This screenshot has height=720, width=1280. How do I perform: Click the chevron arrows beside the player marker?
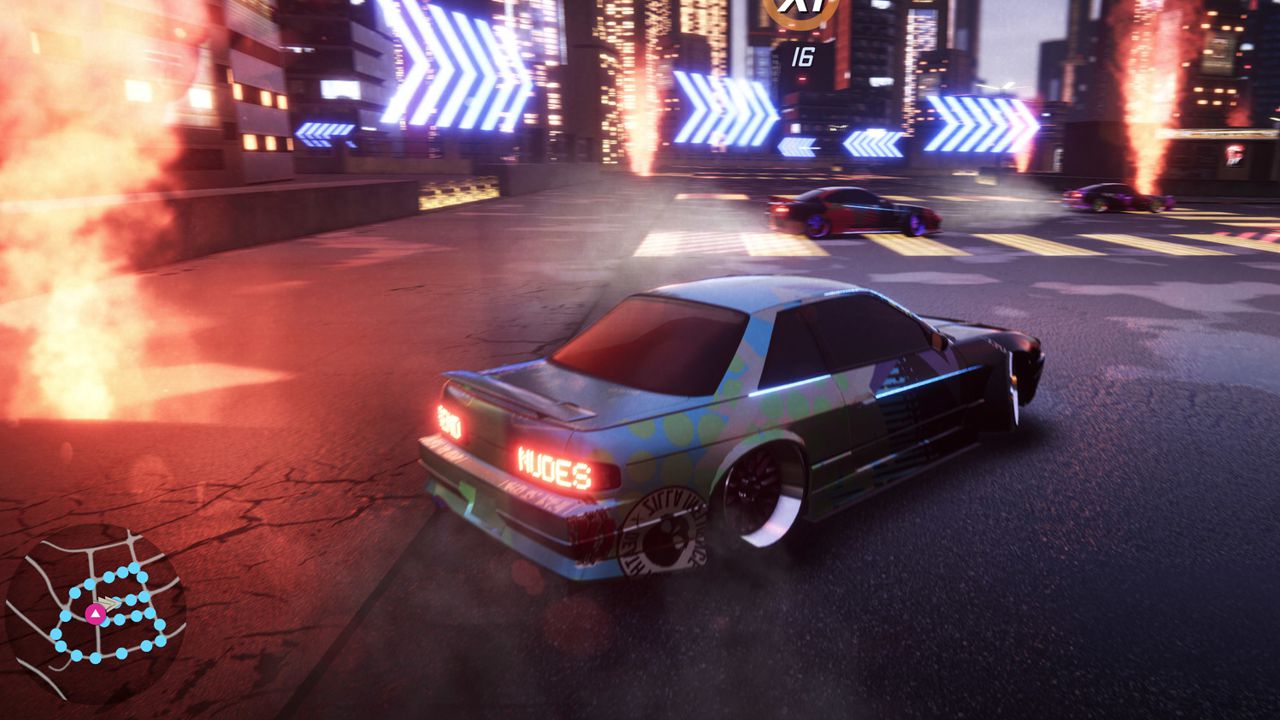[108, 602]
